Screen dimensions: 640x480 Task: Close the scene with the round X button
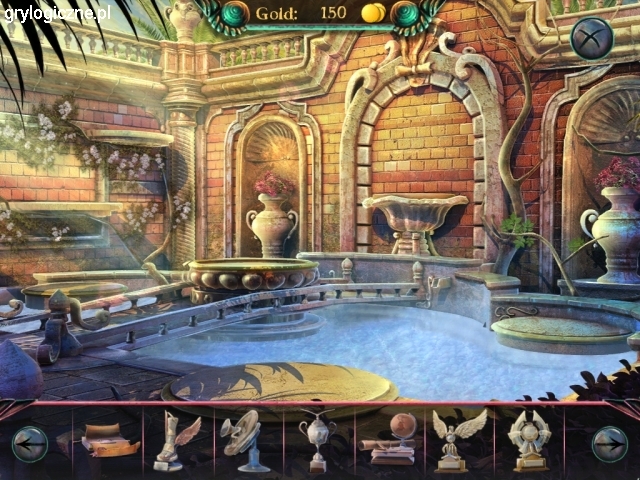click(x=591, y=39)
